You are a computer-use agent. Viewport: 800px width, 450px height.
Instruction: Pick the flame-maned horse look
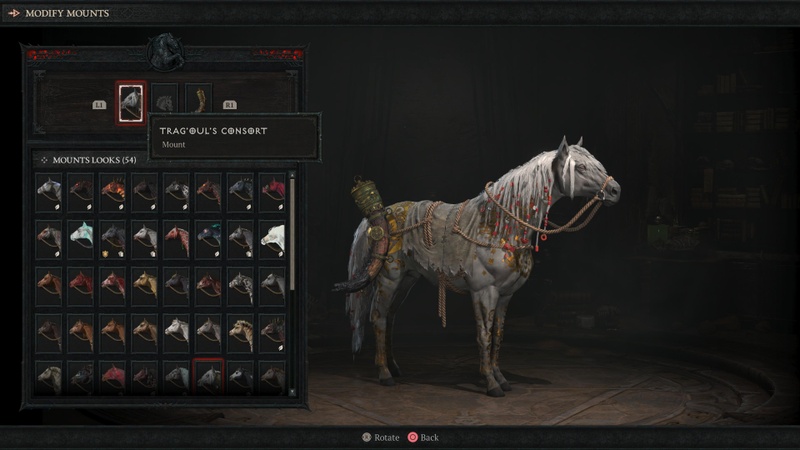click(x=112, y=189)
